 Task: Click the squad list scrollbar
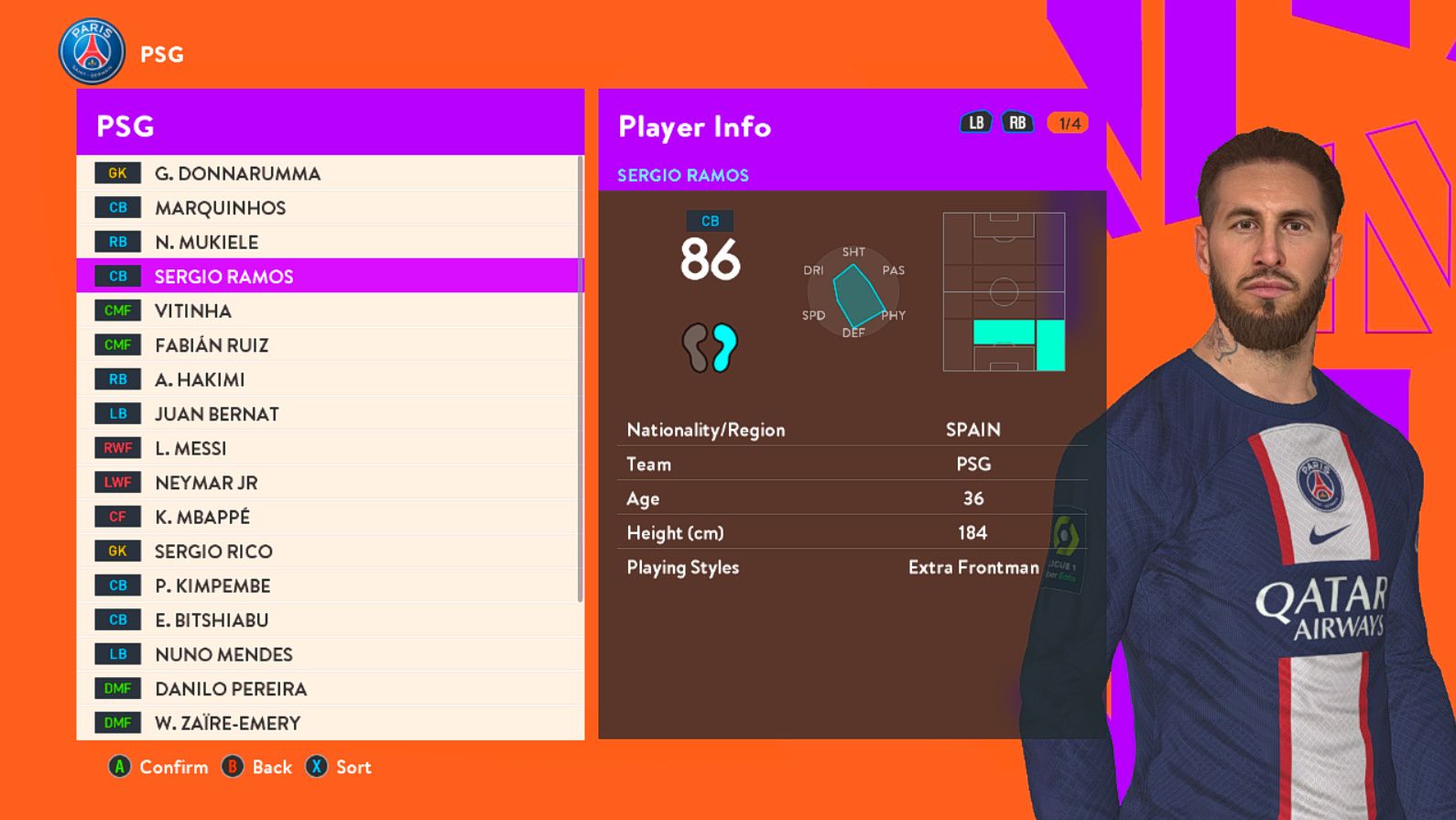(x=581, y=379)
